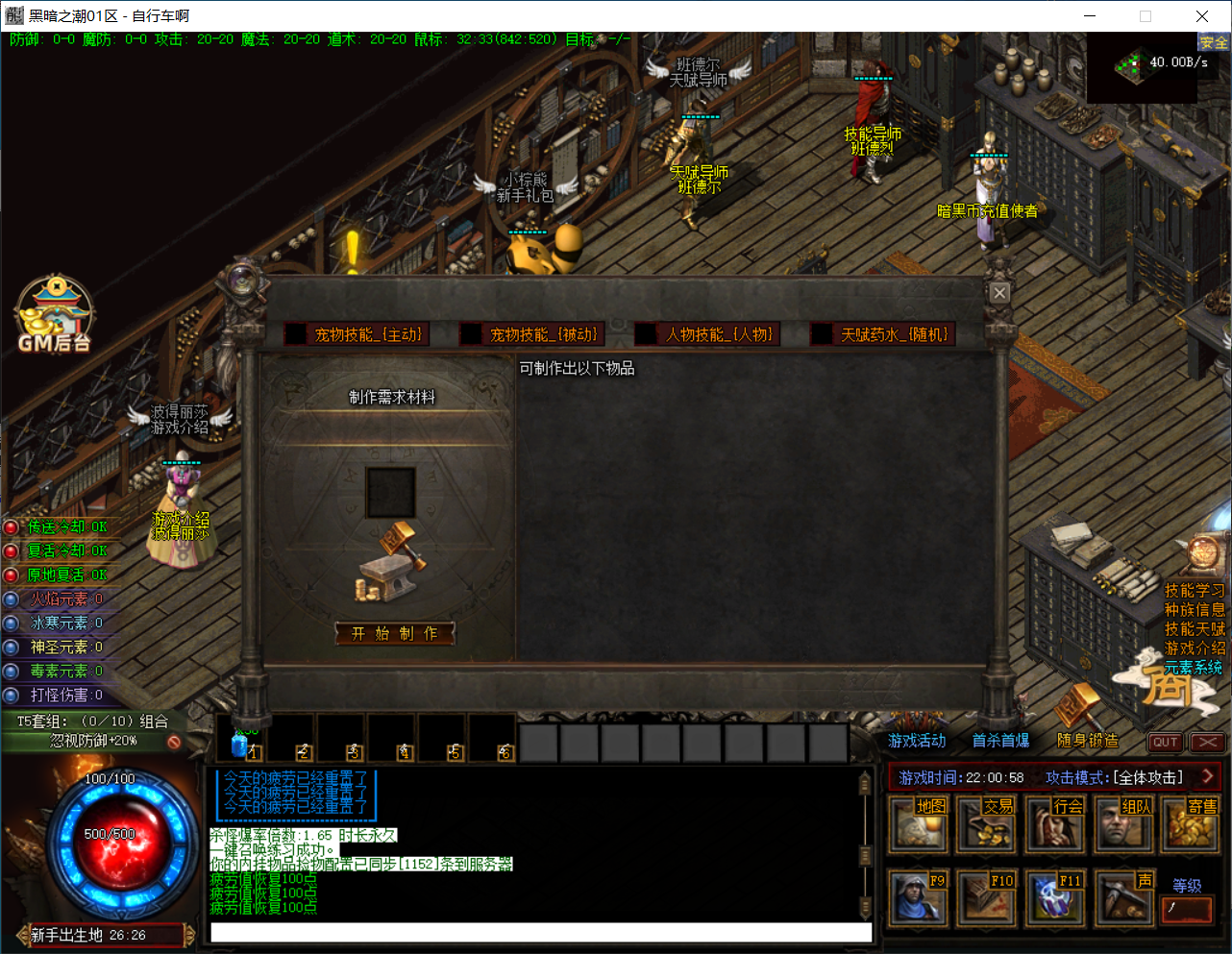Open the 行会 guild panel
Screen dimensions: 1232x954
coord(1054,825)
